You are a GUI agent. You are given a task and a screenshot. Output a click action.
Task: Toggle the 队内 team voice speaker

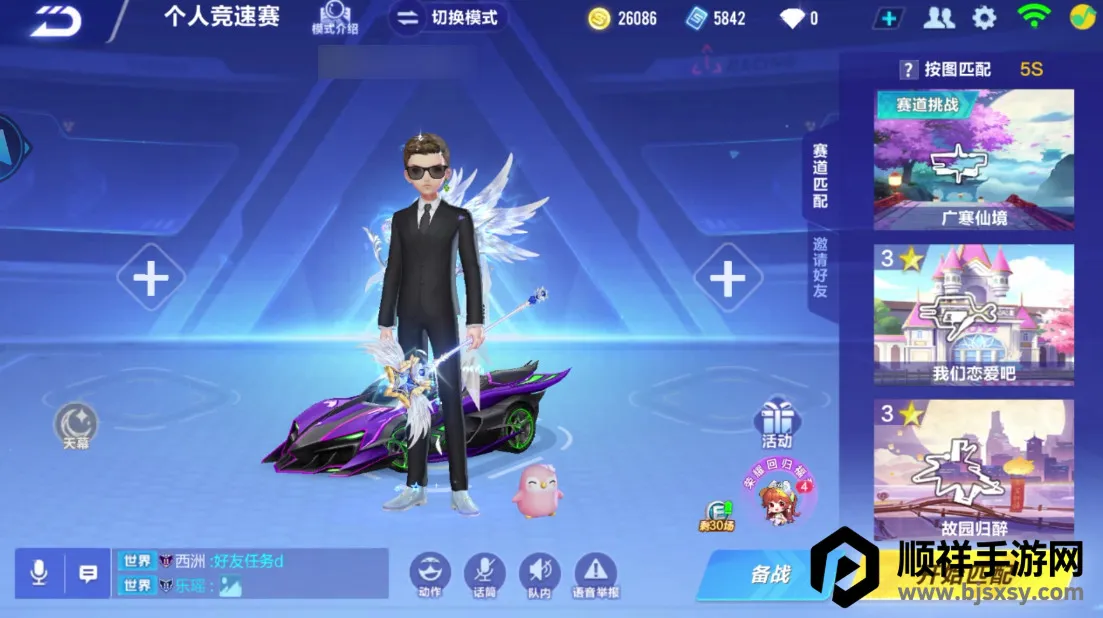pyautogui.click(x=539, y=573)
